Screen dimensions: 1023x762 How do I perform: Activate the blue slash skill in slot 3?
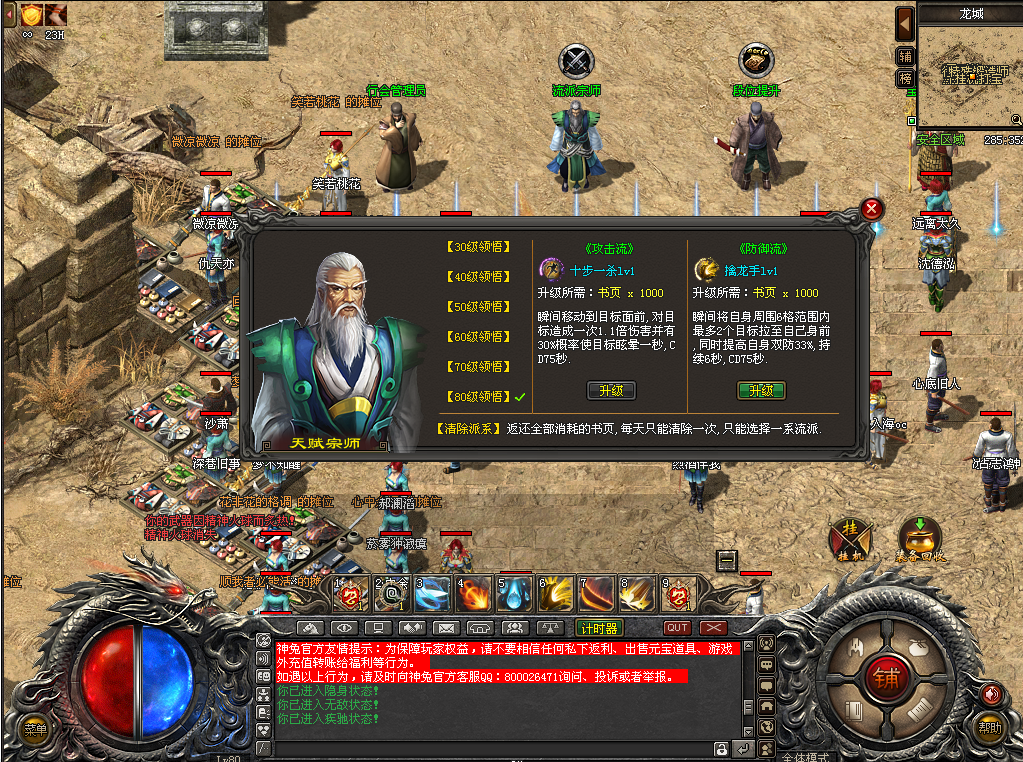click(432, 593)
